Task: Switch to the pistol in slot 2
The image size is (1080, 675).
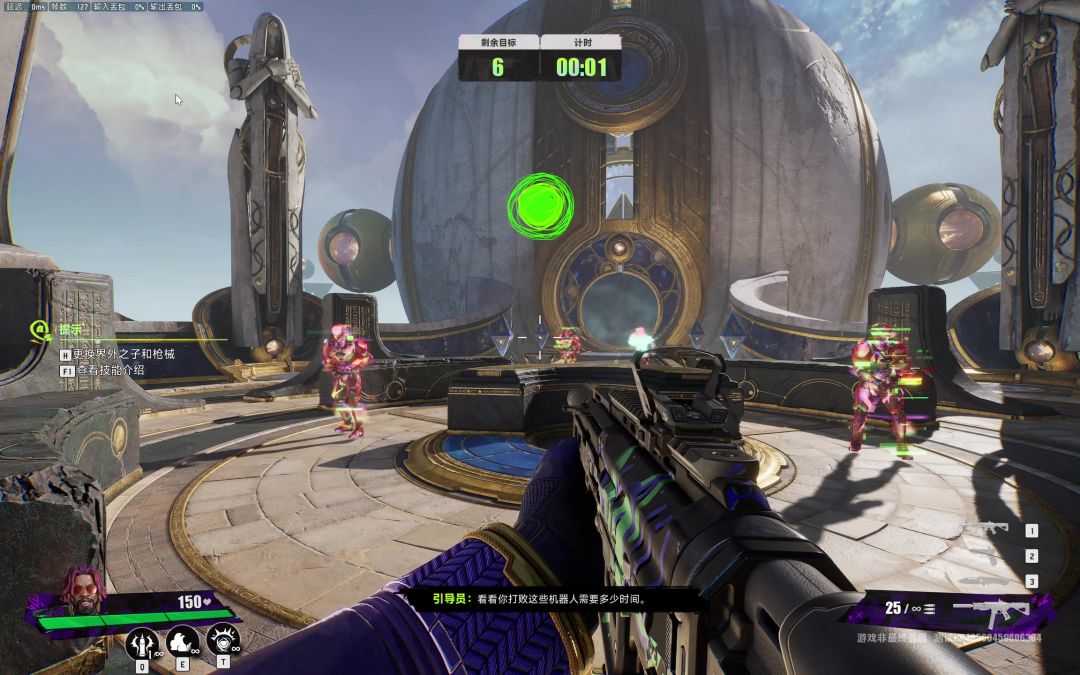Action: click(986, 556)
